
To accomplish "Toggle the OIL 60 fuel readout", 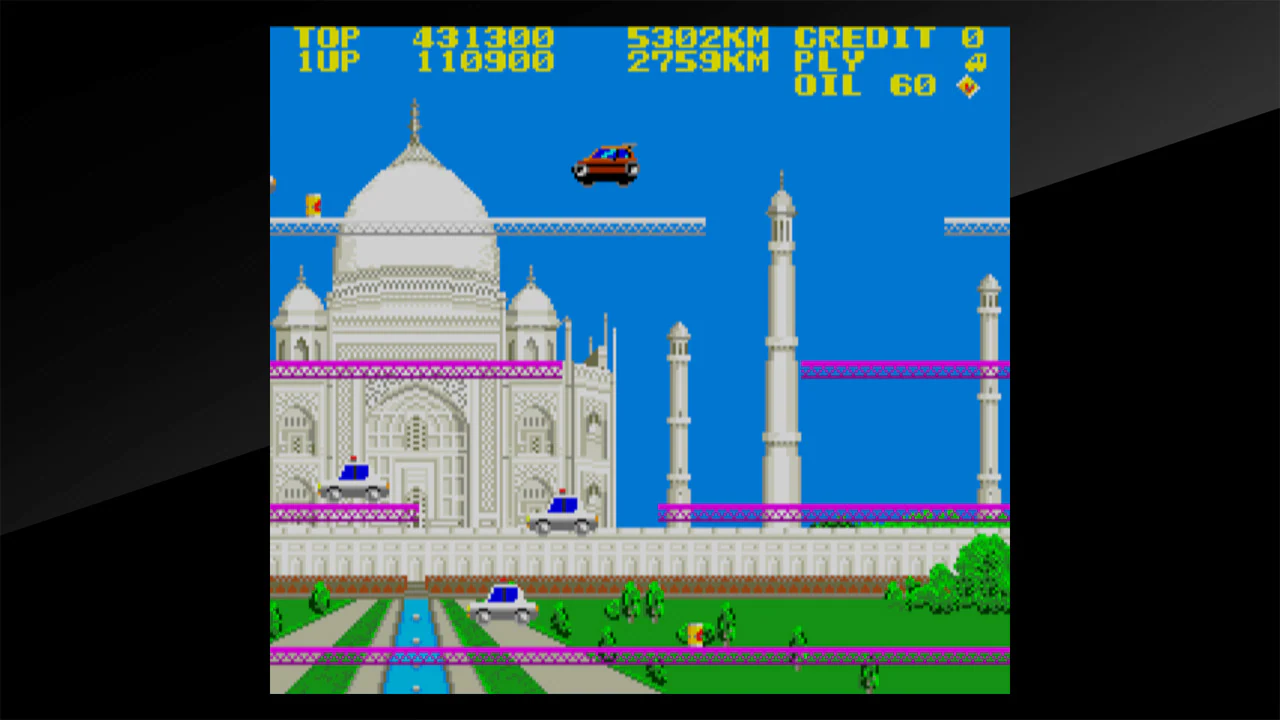I will (x=864, y=86).
